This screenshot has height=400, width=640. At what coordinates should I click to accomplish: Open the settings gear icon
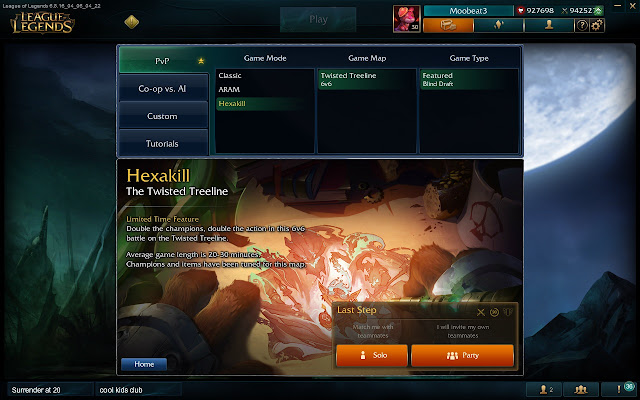[597, 25]
